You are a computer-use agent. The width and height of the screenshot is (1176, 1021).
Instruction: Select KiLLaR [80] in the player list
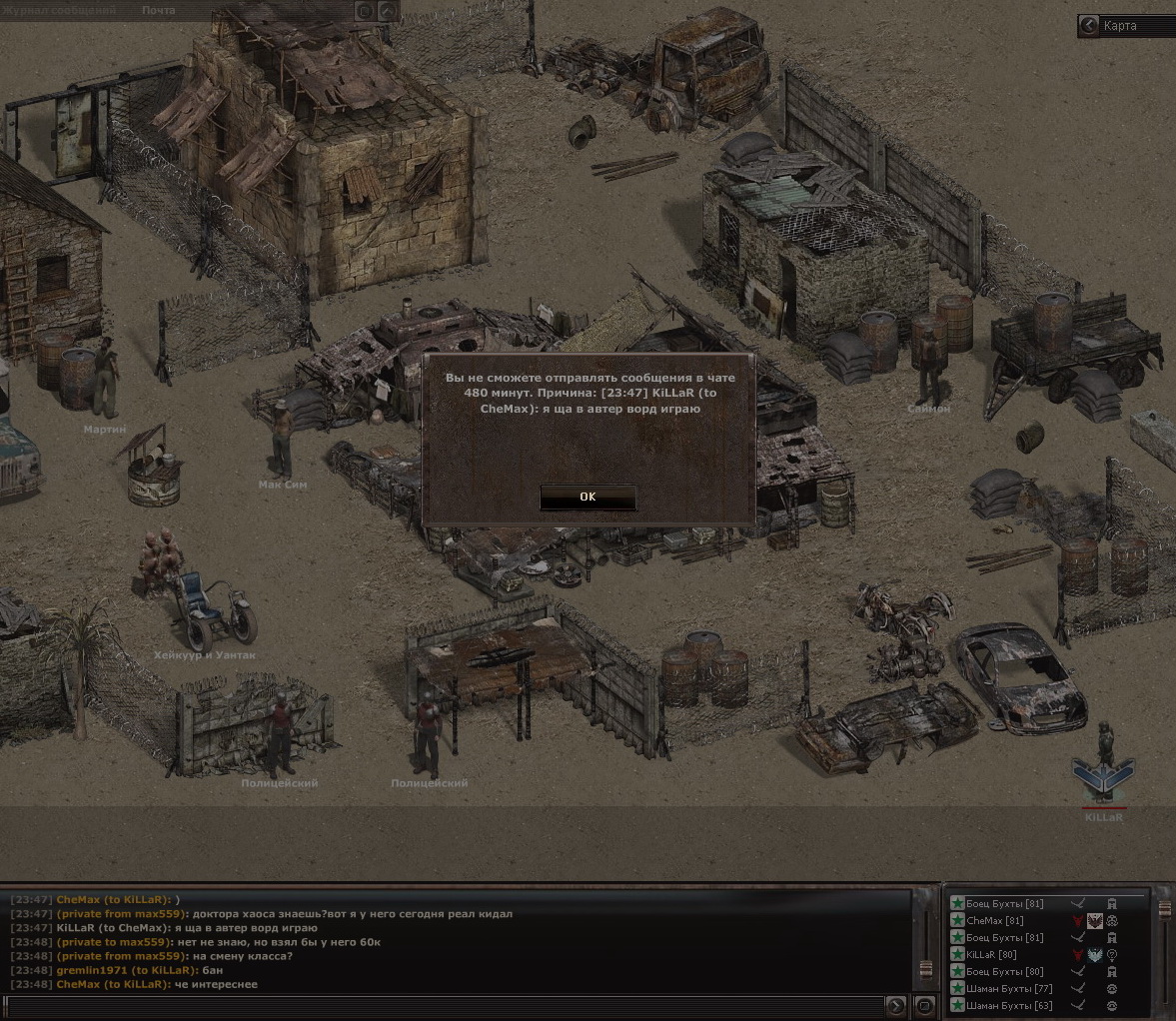(992, 955)
